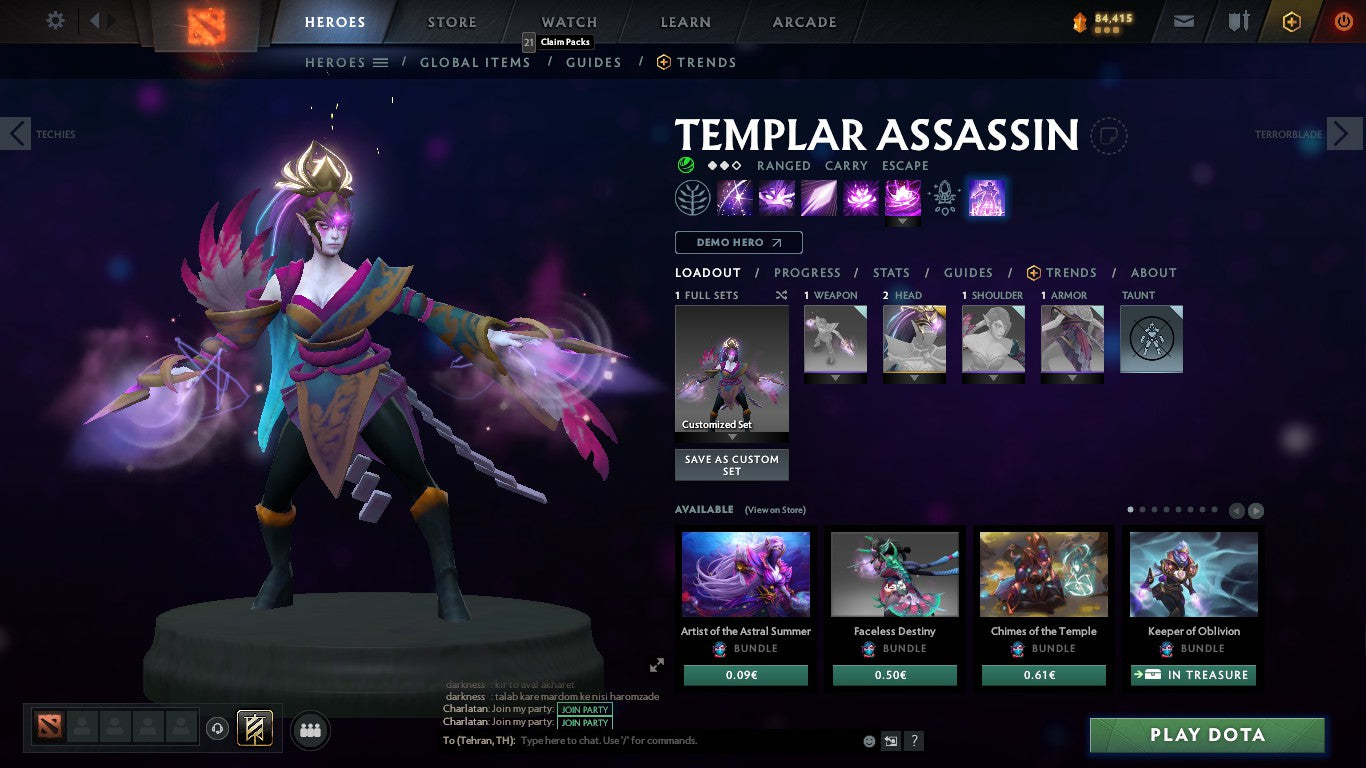Click the right arrow on the Available items carousel

point(1255,510)
